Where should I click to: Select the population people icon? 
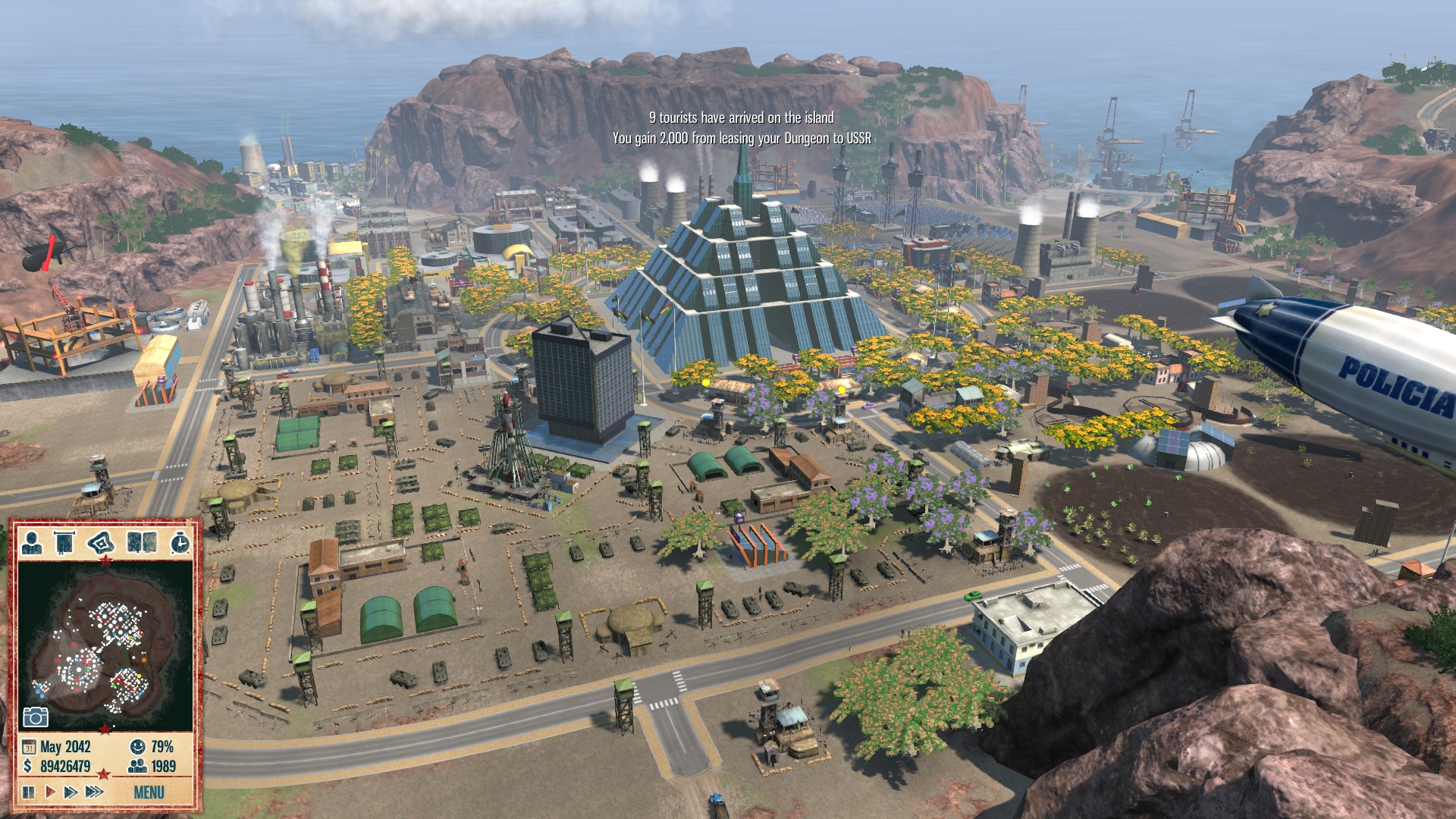tap(137, 767)
